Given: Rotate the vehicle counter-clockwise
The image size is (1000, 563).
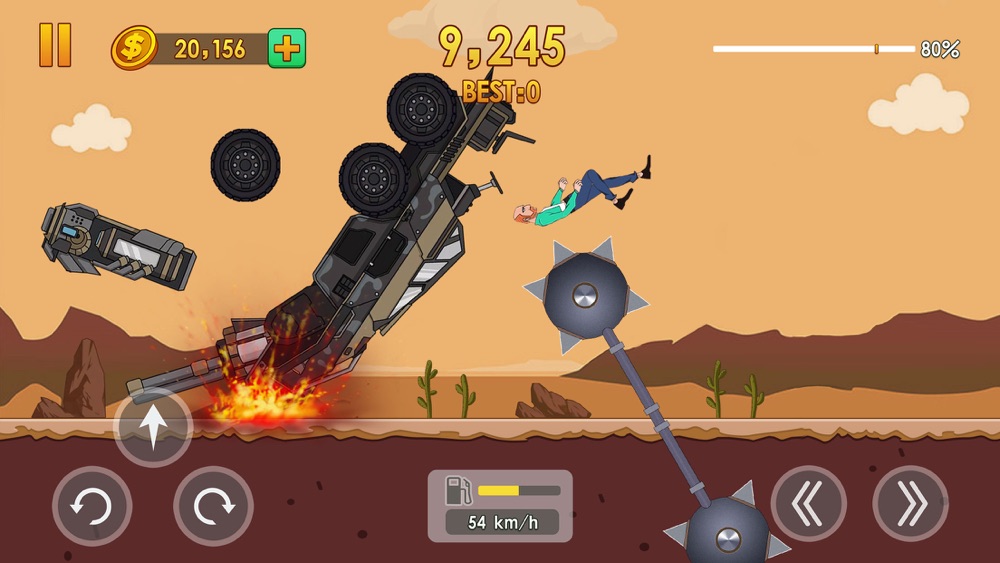Looking at the screenshot, I should pyautogui.click(x=92, y=505).
